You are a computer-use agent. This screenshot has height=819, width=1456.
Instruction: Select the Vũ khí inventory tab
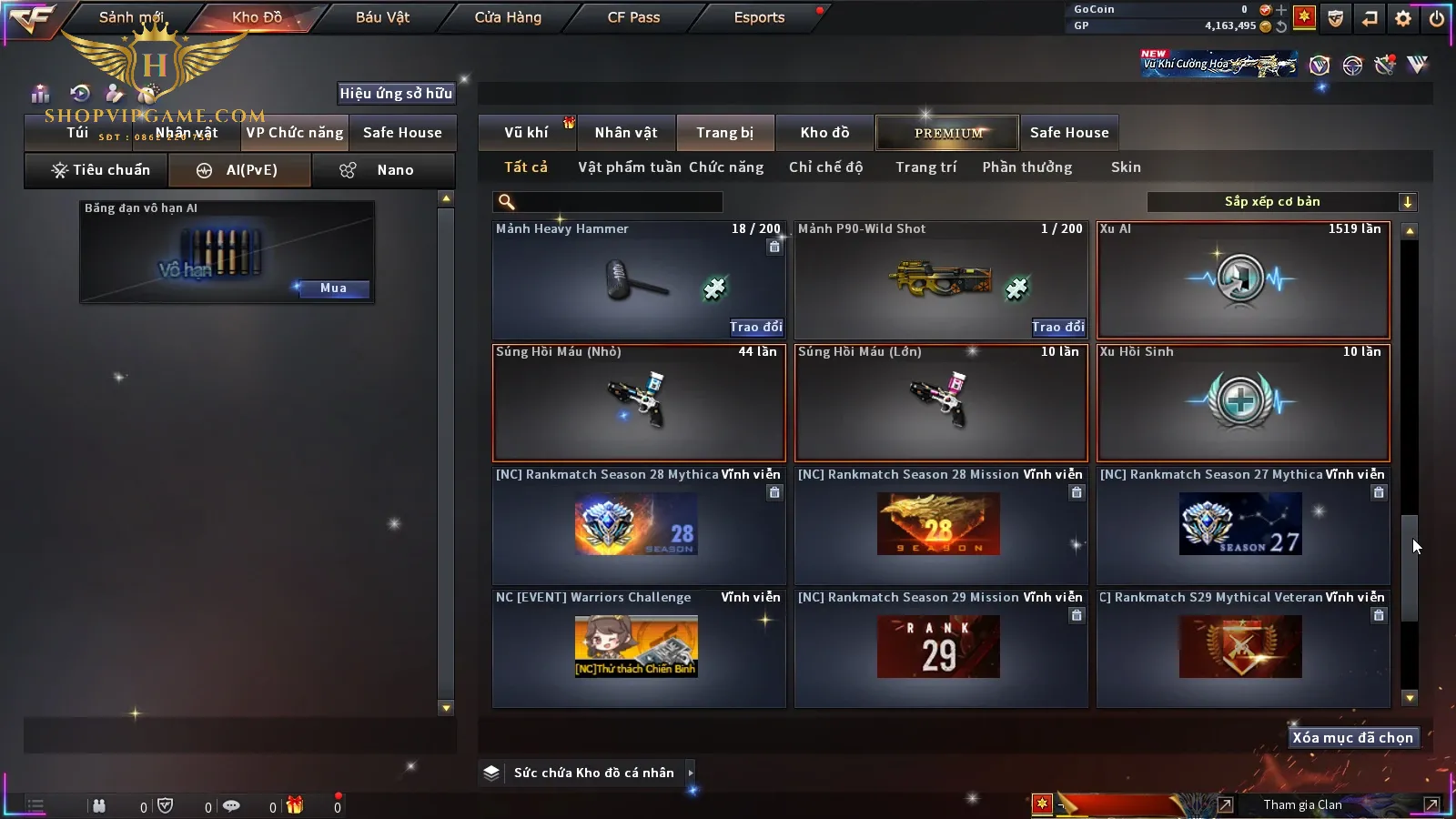pyautogui.click(x=526, y=133)
